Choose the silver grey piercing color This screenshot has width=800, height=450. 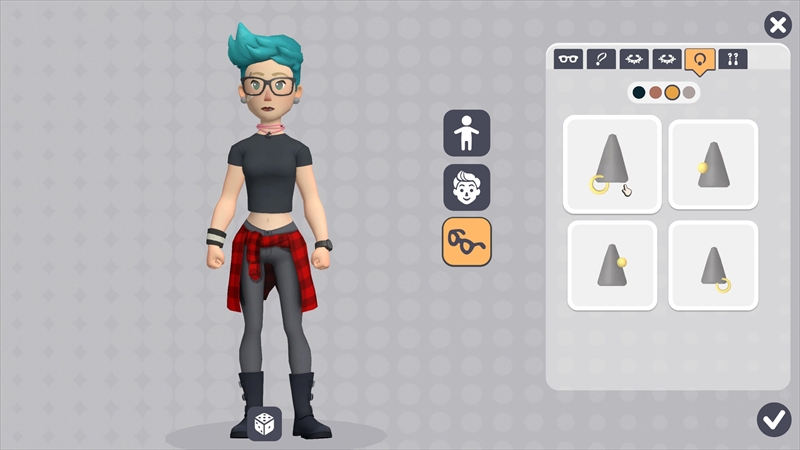(688, 93)
